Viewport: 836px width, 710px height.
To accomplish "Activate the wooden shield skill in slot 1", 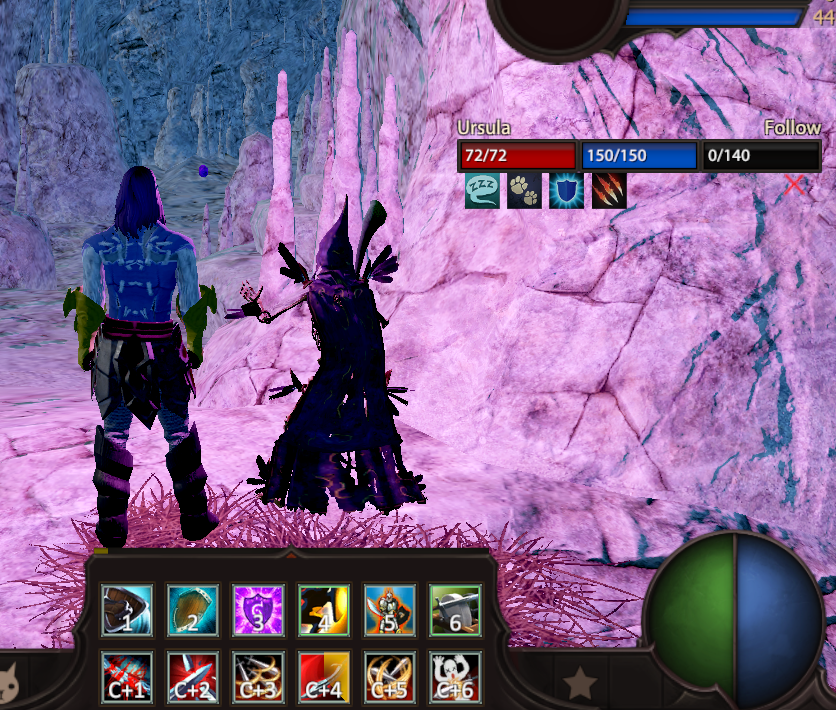I will (x=127, y=611).
